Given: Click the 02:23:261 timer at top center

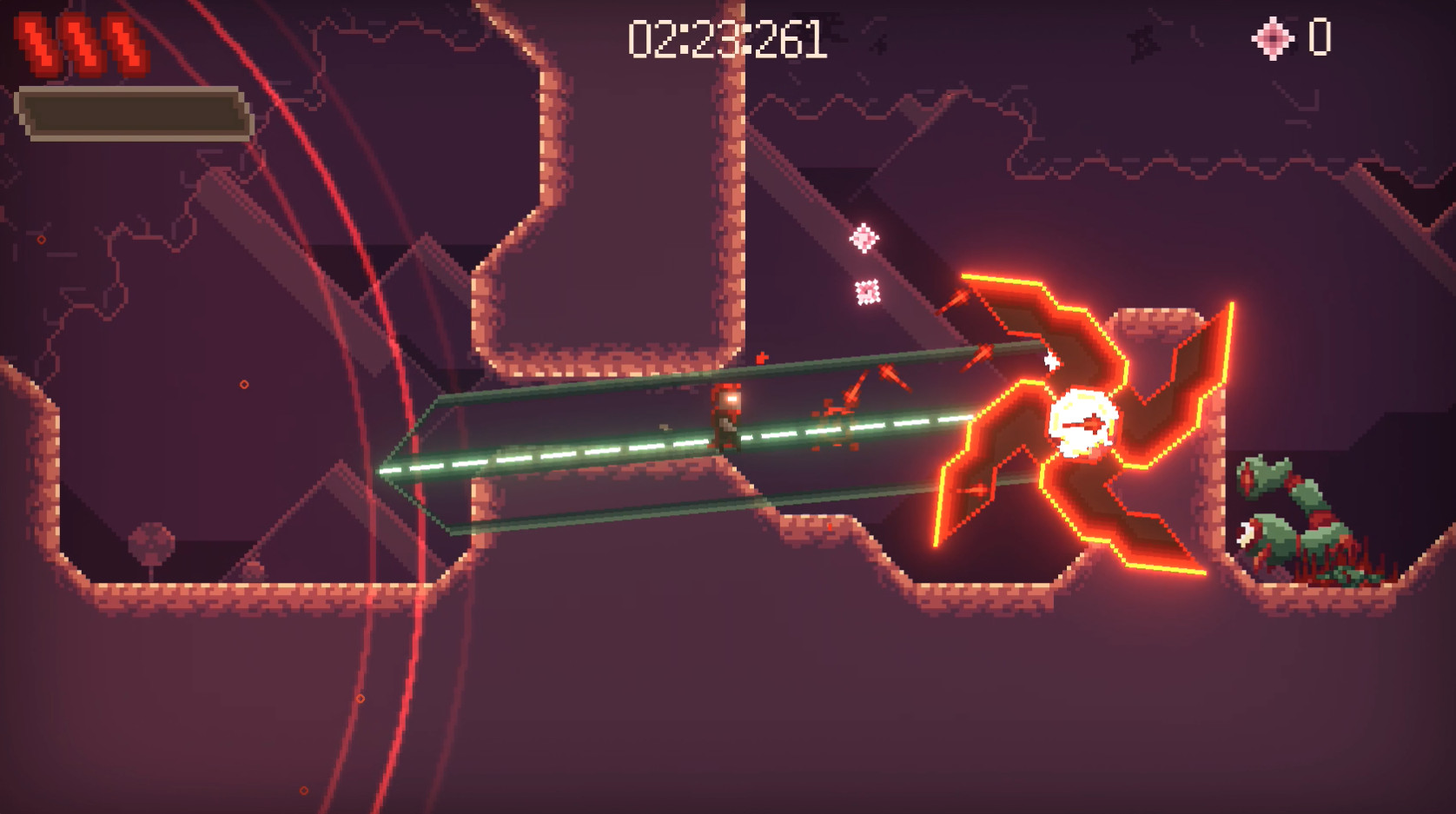Looking at the screenshot, I should pyautogui.click(x=726, y=36).
